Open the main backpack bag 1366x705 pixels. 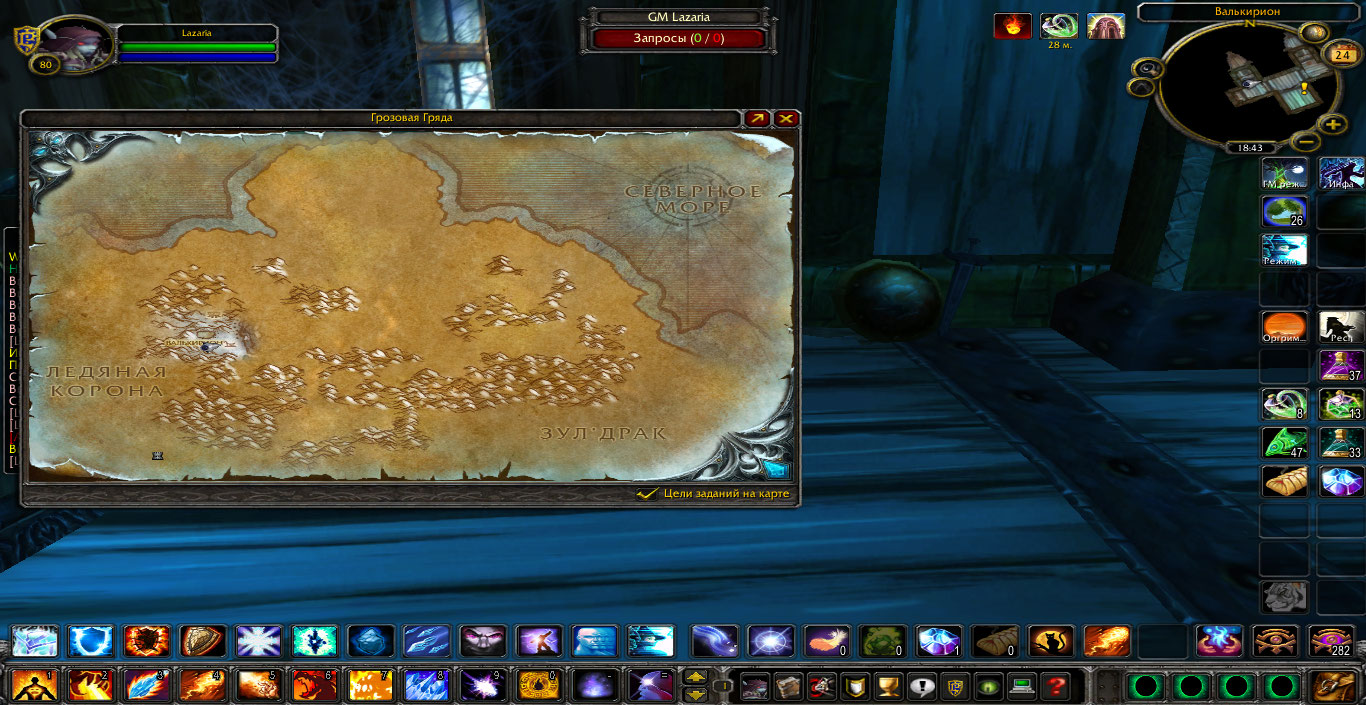tap(1334, 686)
